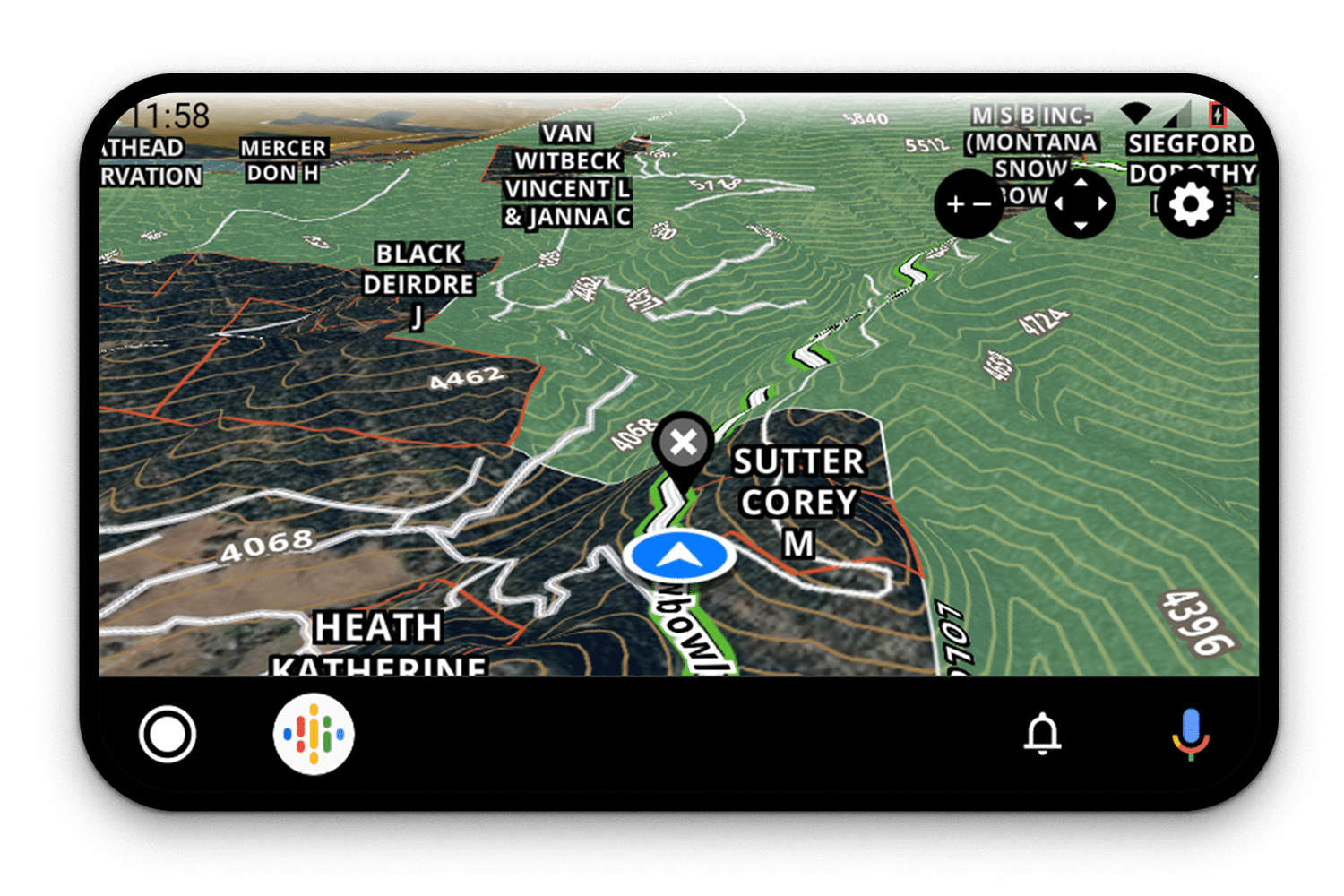This screenshot has width=1344, height=896.
Task: Tap the MERCER DON H parcel label
Action: coord(283,160)
